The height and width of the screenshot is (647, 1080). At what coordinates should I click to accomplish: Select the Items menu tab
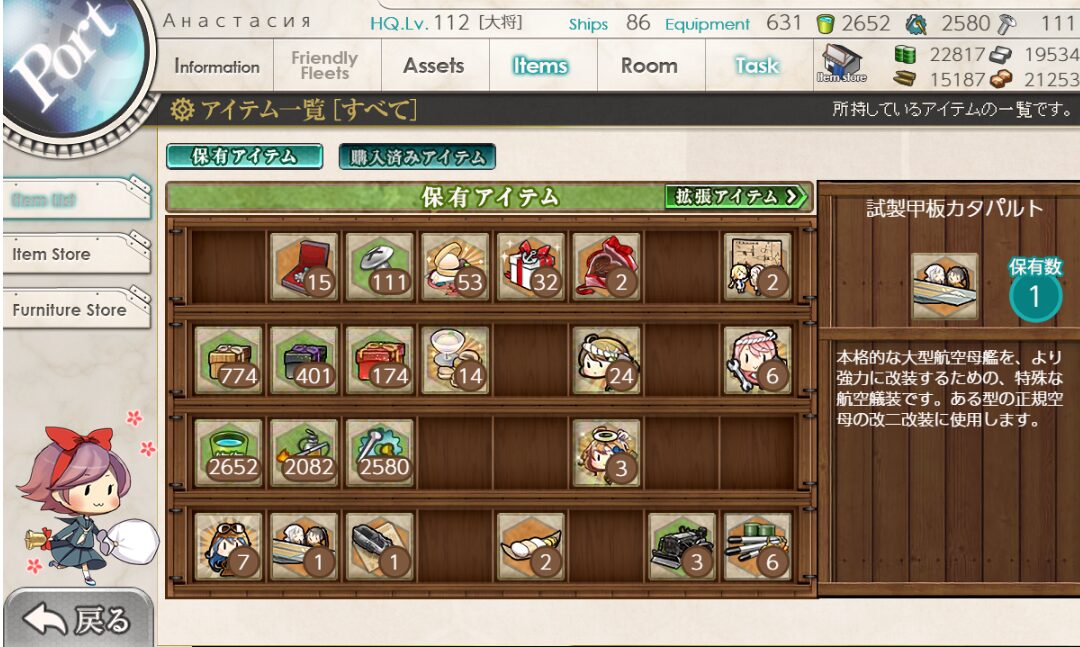pos(541,66)
